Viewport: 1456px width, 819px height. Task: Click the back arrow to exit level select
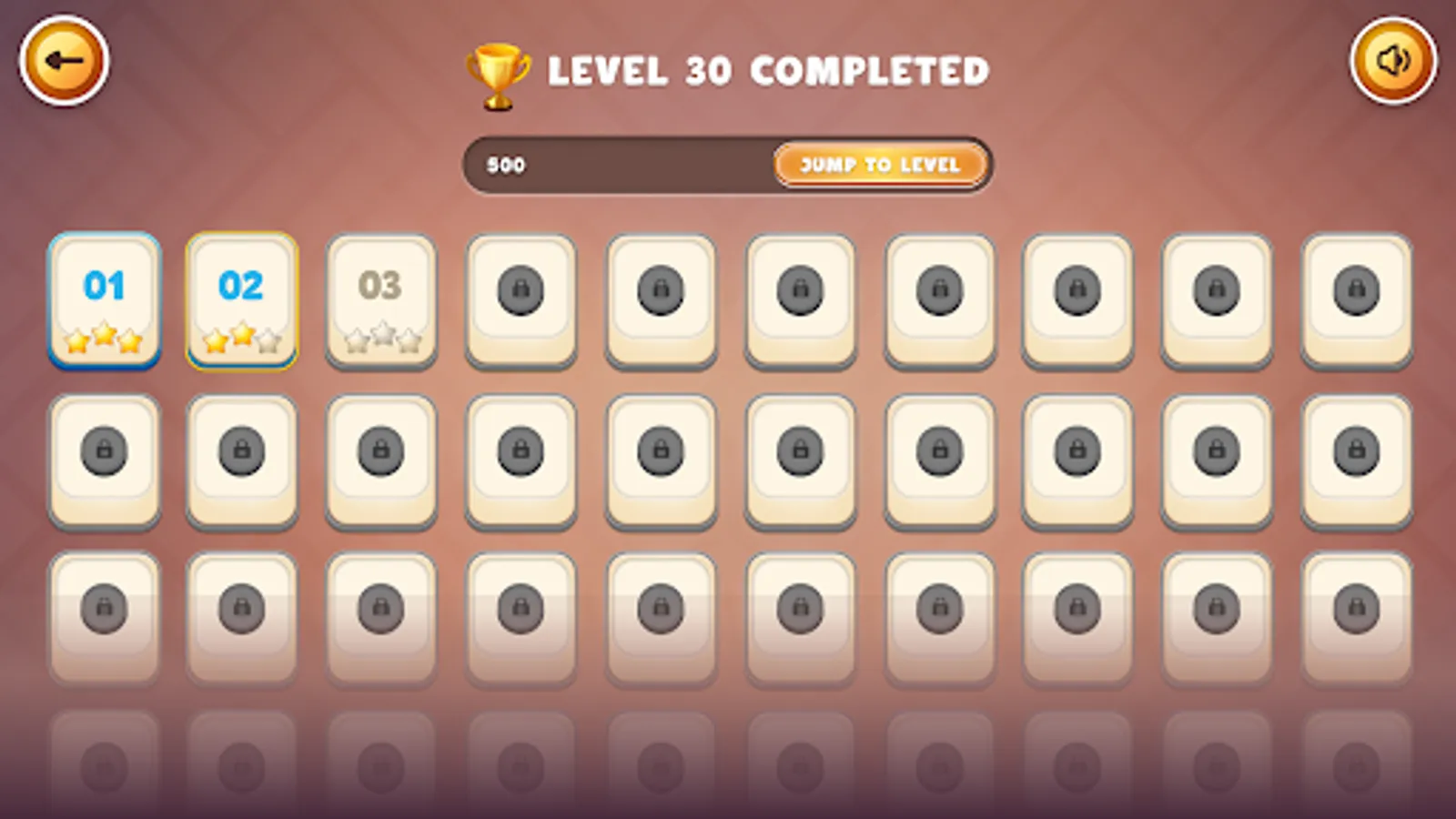(64, 59)
